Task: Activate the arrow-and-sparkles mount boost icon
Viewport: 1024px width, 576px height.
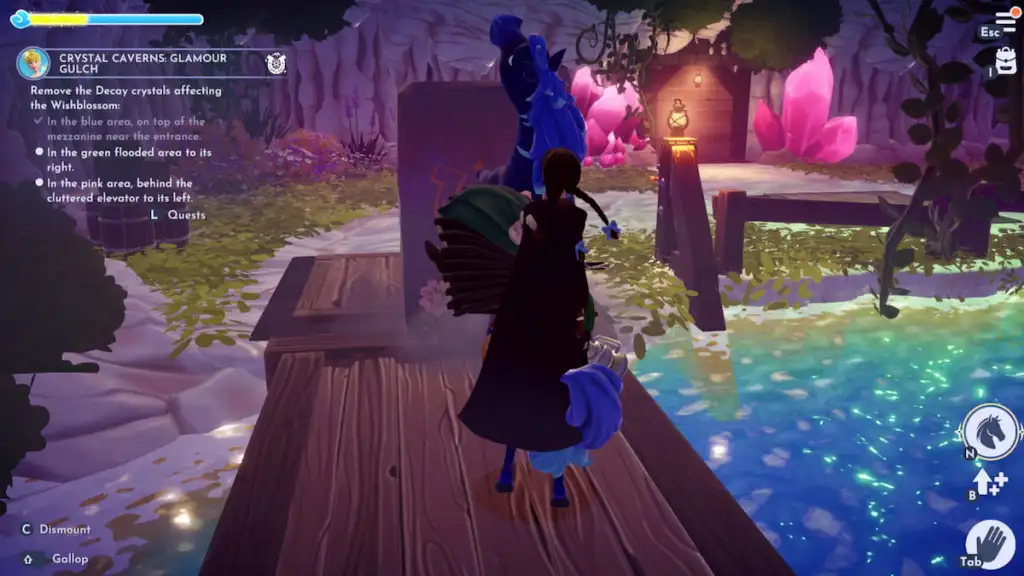Action: tap(990, 484)
